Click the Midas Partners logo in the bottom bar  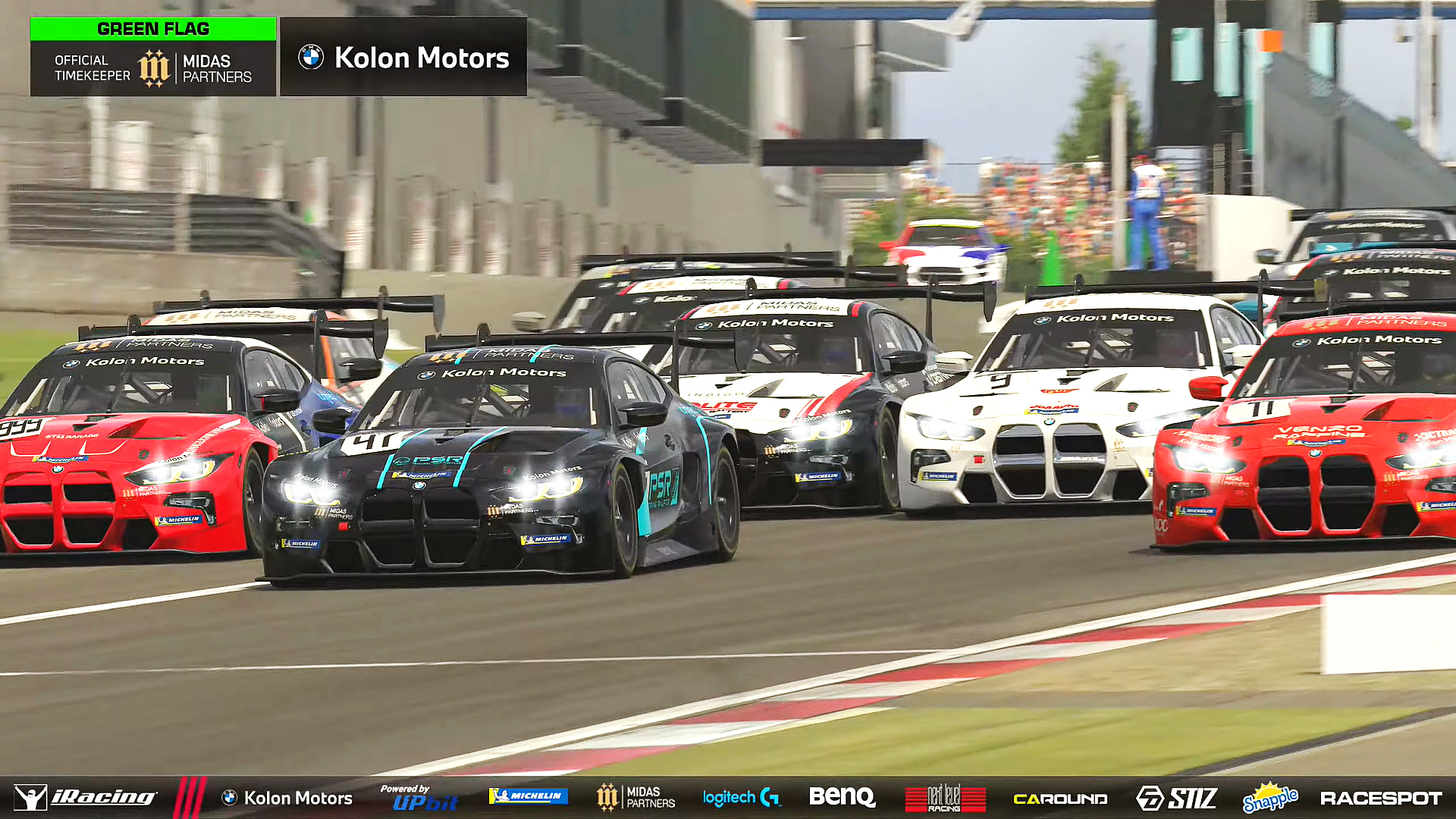point(635,798)
